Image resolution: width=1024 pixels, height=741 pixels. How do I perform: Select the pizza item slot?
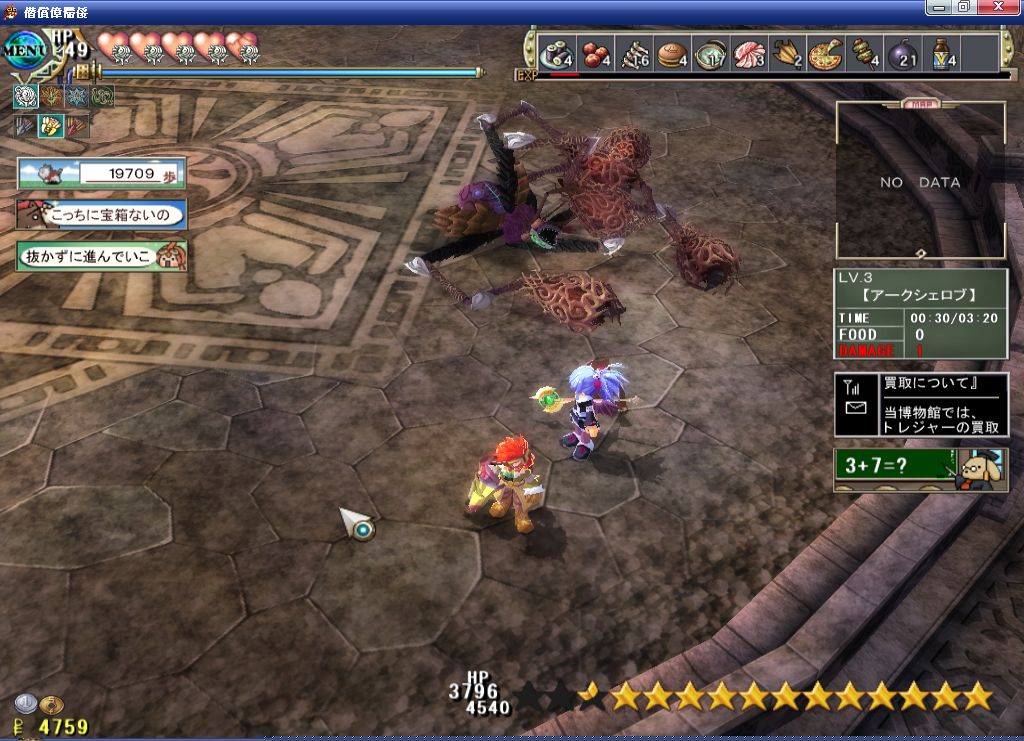(x=826, y=54)
